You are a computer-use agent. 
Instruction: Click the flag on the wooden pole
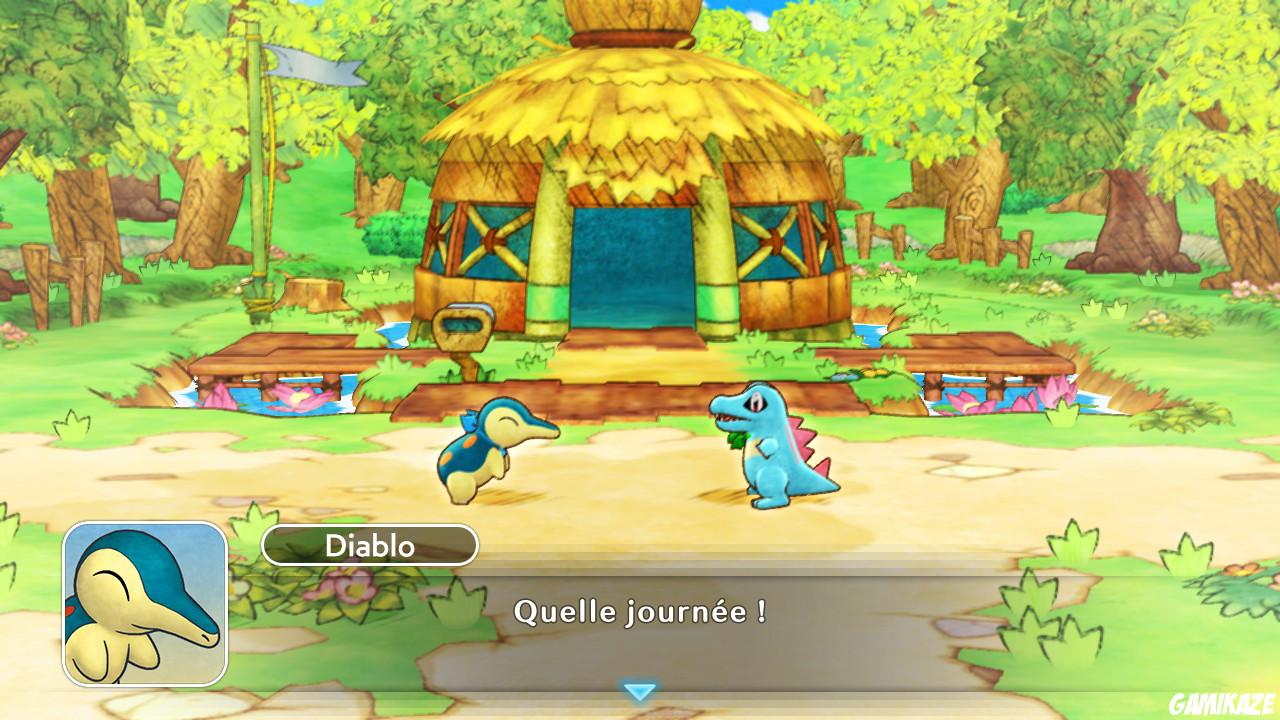pyautogui.click(x=310, y=65)
